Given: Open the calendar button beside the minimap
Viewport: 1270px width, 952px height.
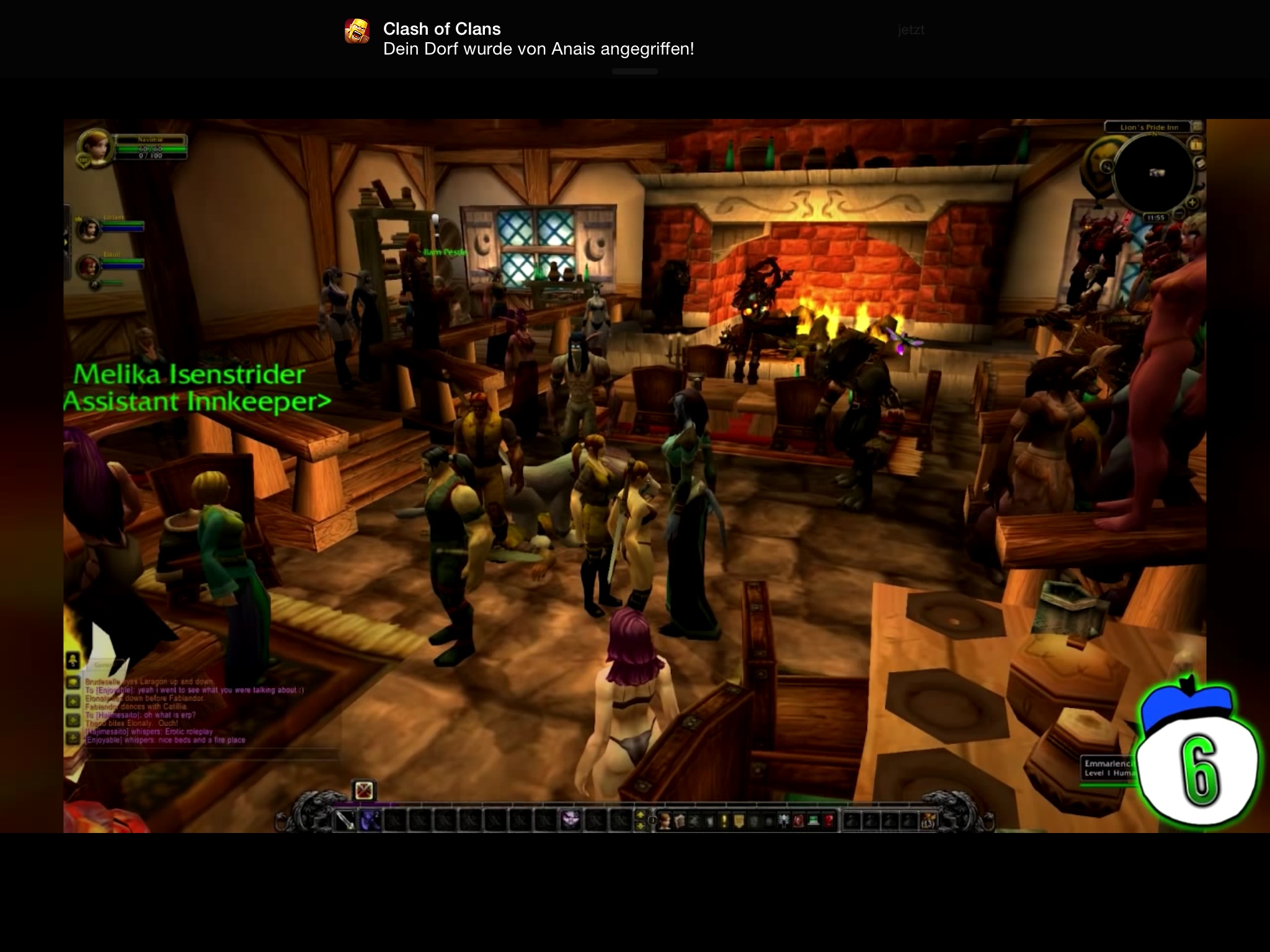Looking at the screenshot, I should pos(1196,145).
